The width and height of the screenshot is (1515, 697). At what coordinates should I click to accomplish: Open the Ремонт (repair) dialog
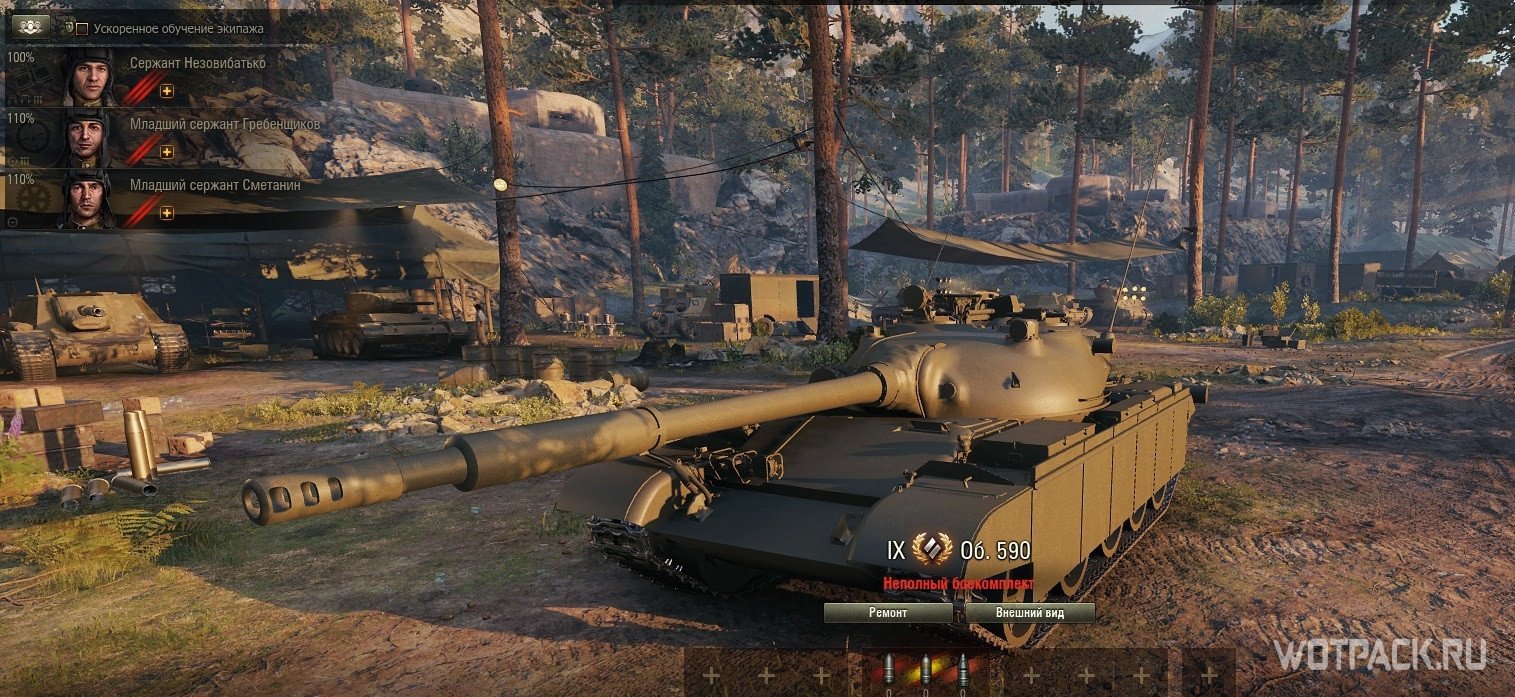(888, 612)
